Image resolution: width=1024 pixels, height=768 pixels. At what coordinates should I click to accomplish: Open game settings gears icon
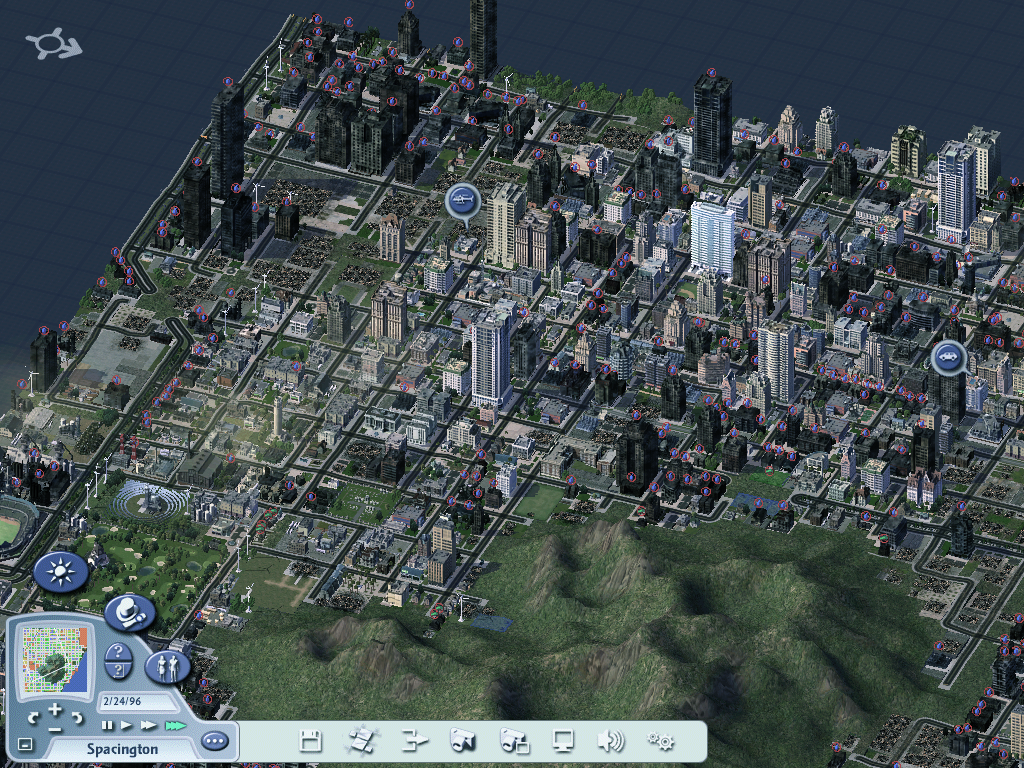(660, 741)
